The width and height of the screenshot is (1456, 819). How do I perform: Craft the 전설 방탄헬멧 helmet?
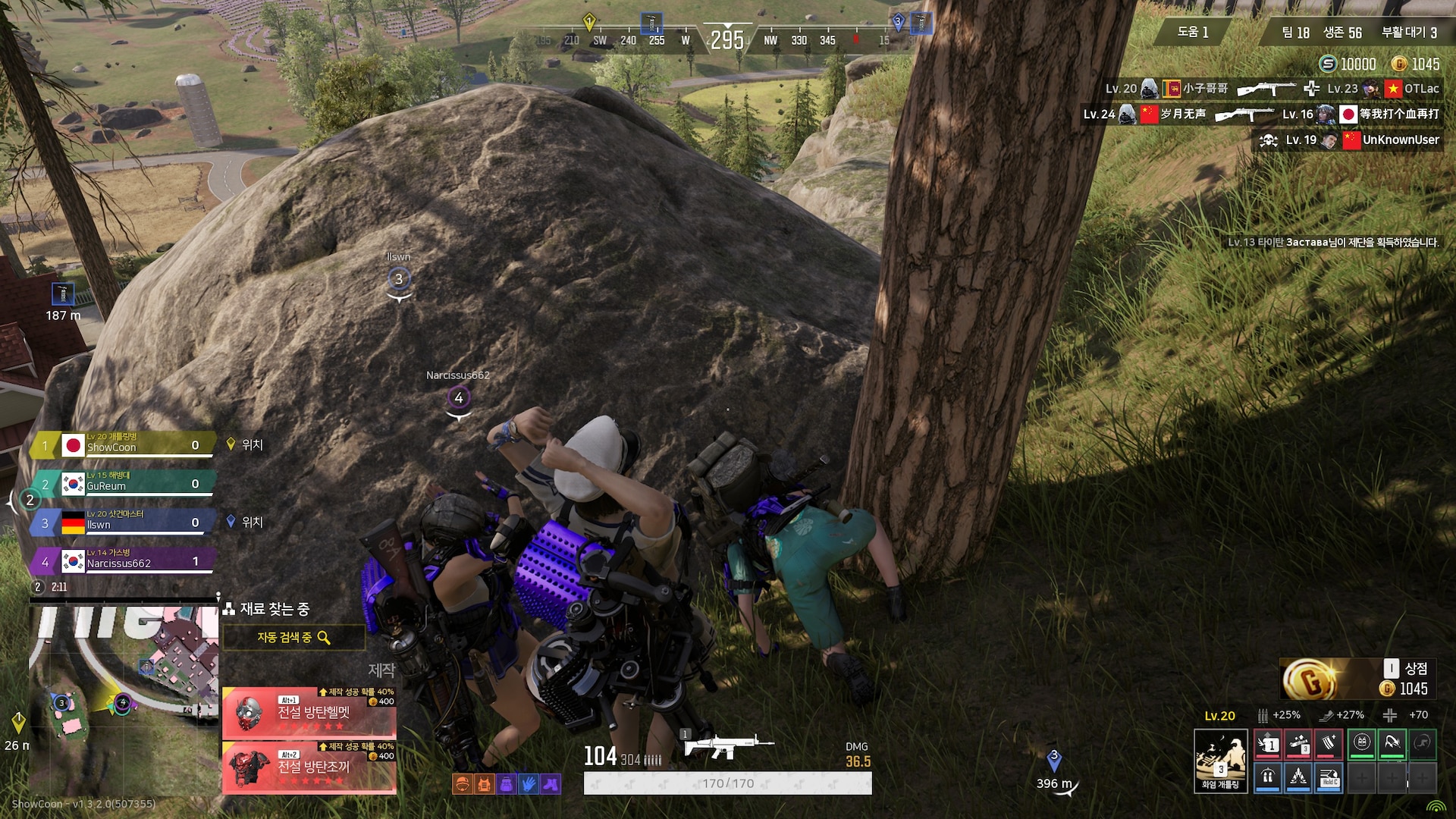(x=309, y=714)
